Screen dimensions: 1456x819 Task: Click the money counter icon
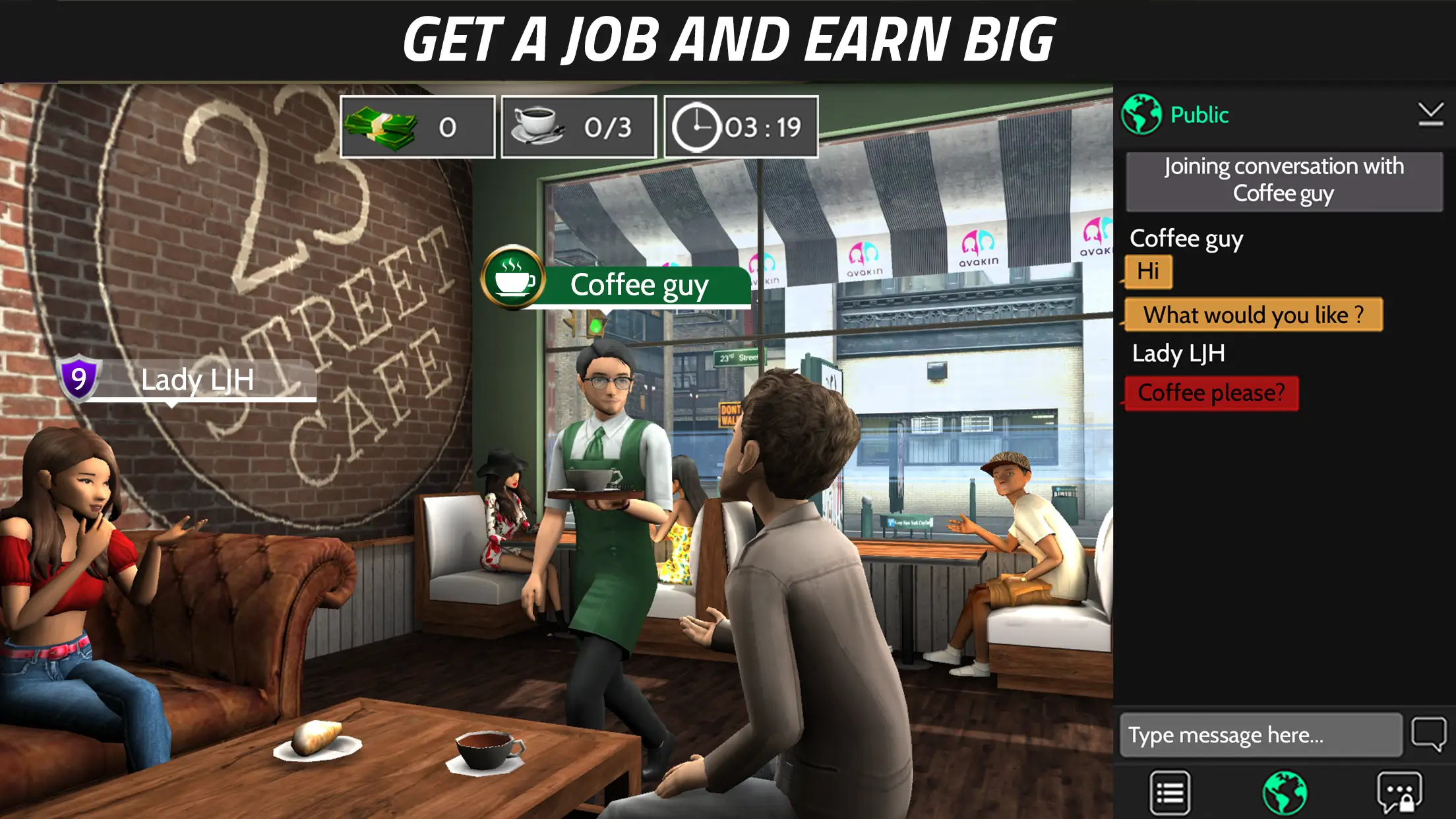pyautogui.click(x=381, y=127)
